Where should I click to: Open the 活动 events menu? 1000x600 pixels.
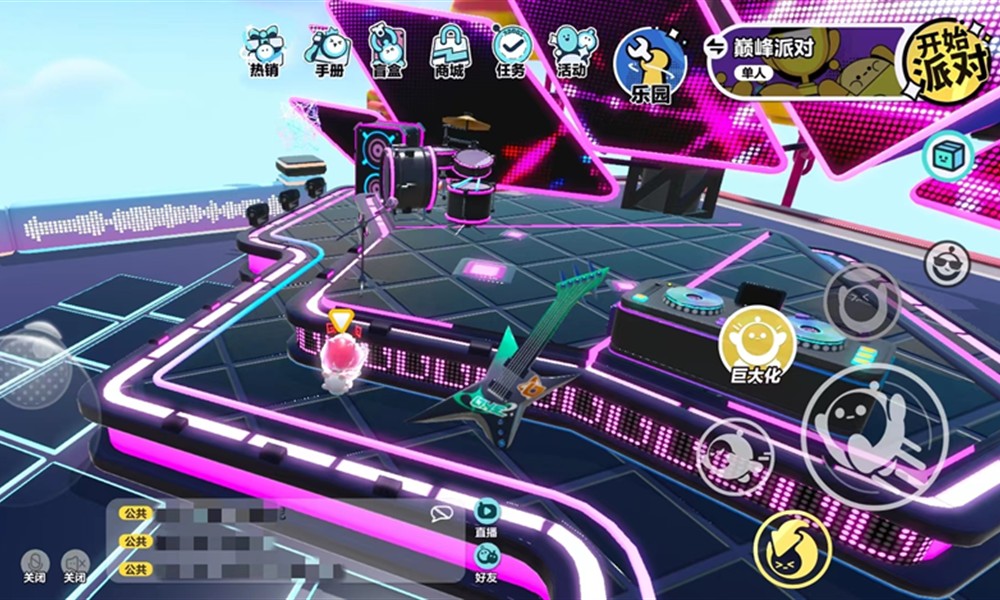[x=572, y=52]
